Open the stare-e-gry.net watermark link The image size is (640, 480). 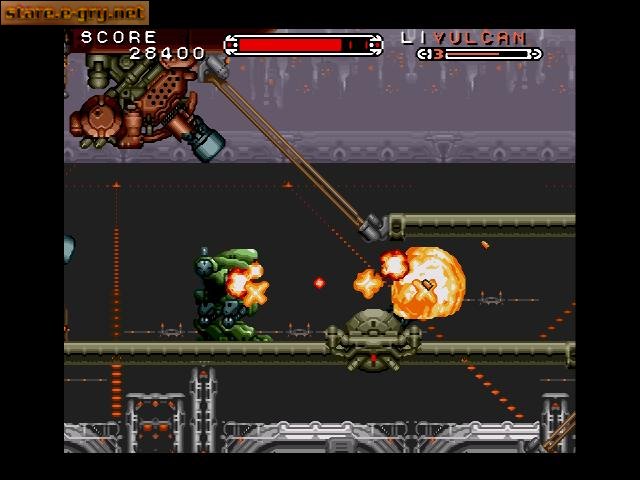[74, 13]
